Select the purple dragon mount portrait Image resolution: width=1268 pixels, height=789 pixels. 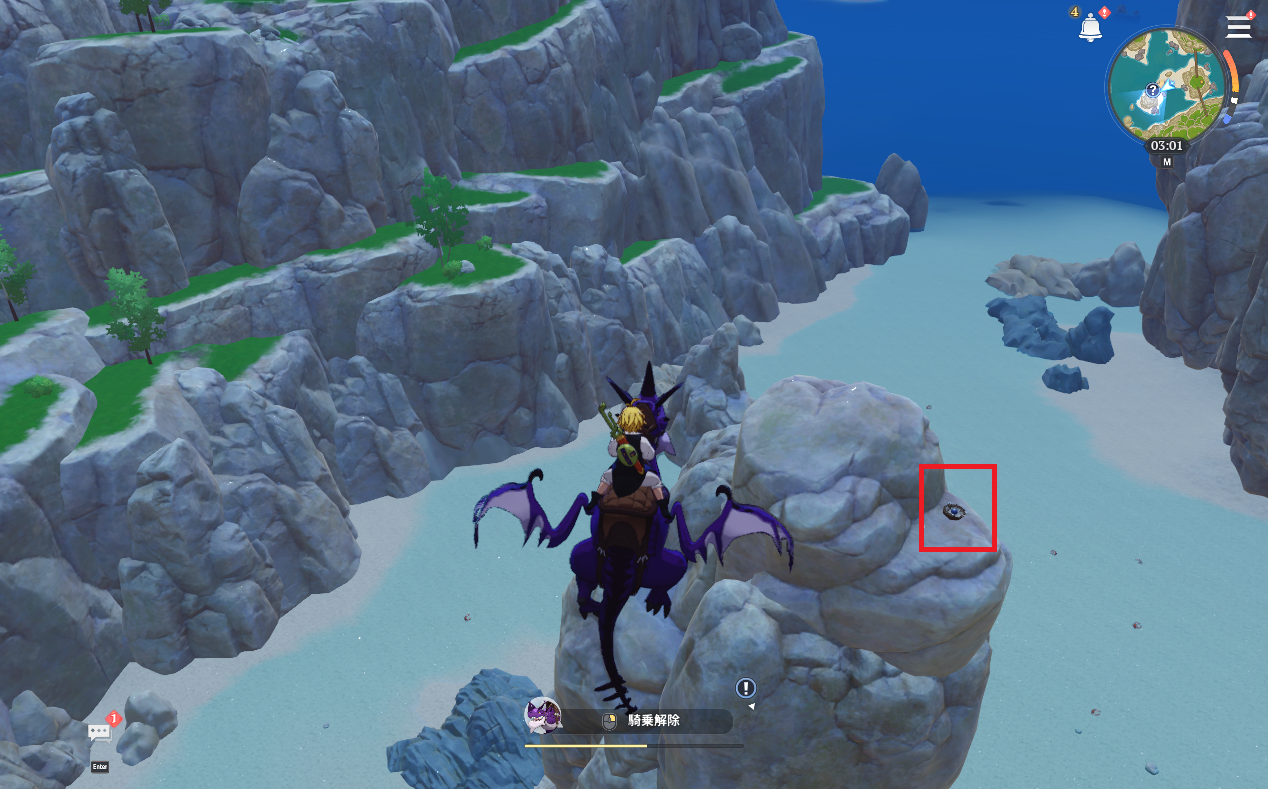click(543, 716)
